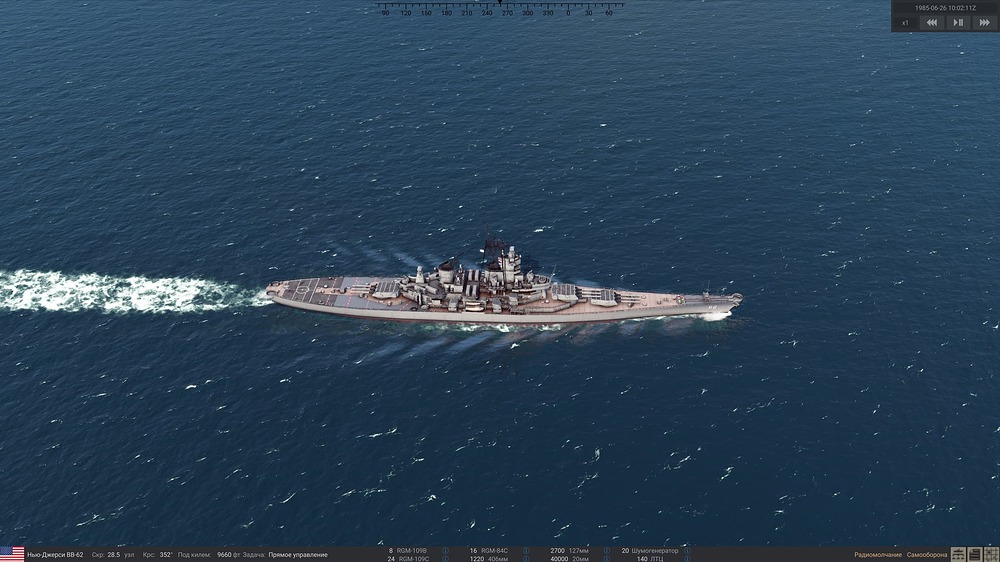Image resolution: width=1000 pixels, height=562 pixels.
Task: Show info for Шумогенератор noisemaker
Action: [686, 550]
